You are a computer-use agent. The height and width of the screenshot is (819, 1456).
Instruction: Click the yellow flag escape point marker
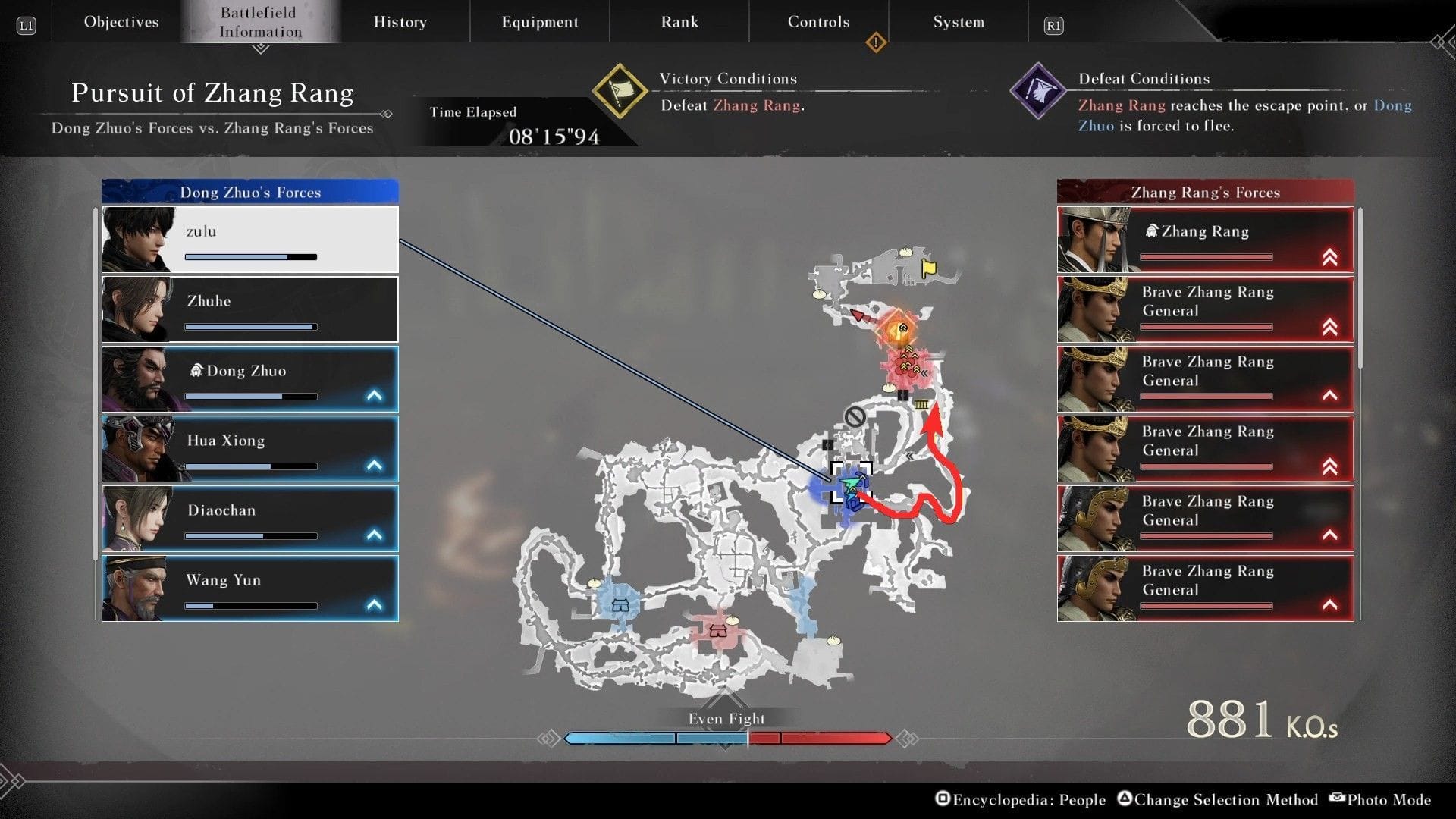(929, 268)
